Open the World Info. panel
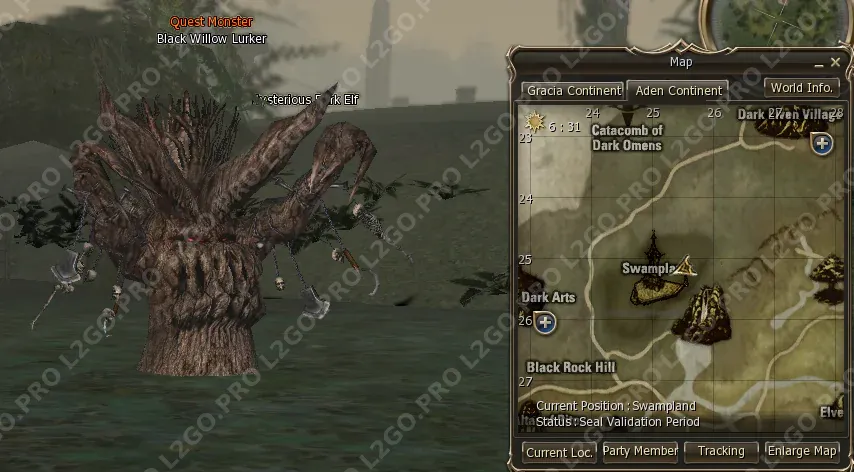Image resolution: width=854 pixels, height=472 pixels. point(801,87)
